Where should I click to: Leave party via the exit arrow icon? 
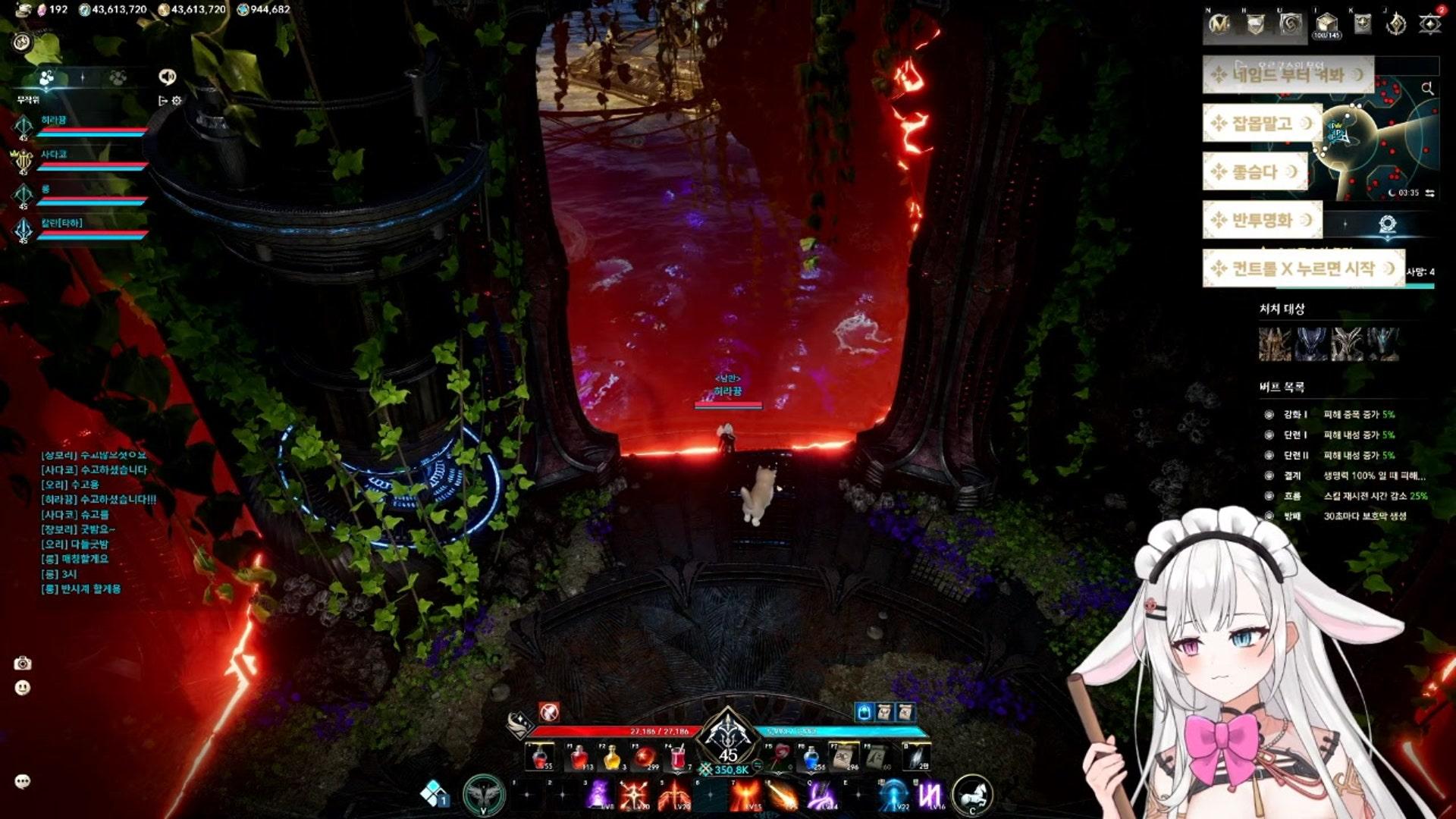point(162,100)
